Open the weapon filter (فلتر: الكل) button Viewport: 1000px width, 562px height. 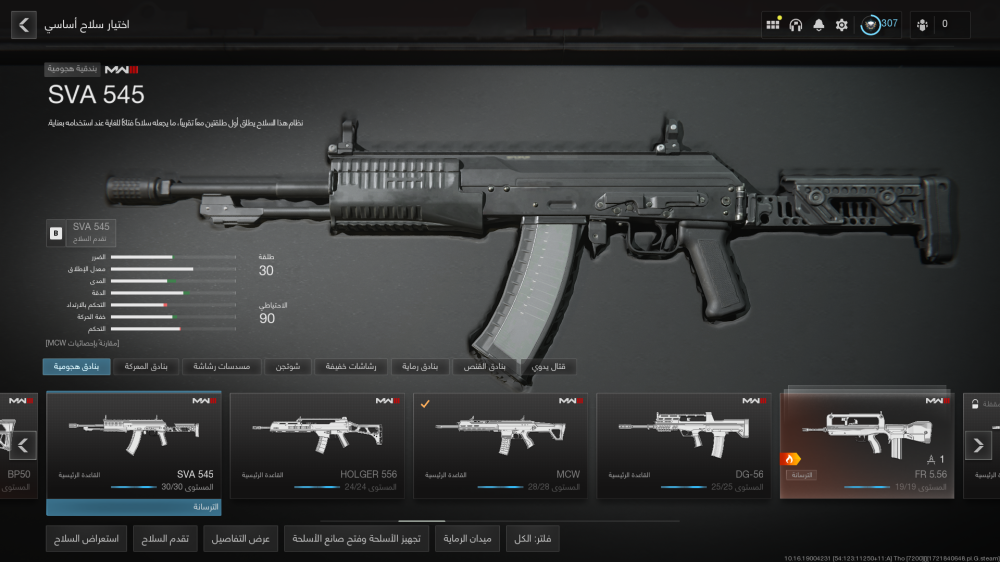[534, 539]
